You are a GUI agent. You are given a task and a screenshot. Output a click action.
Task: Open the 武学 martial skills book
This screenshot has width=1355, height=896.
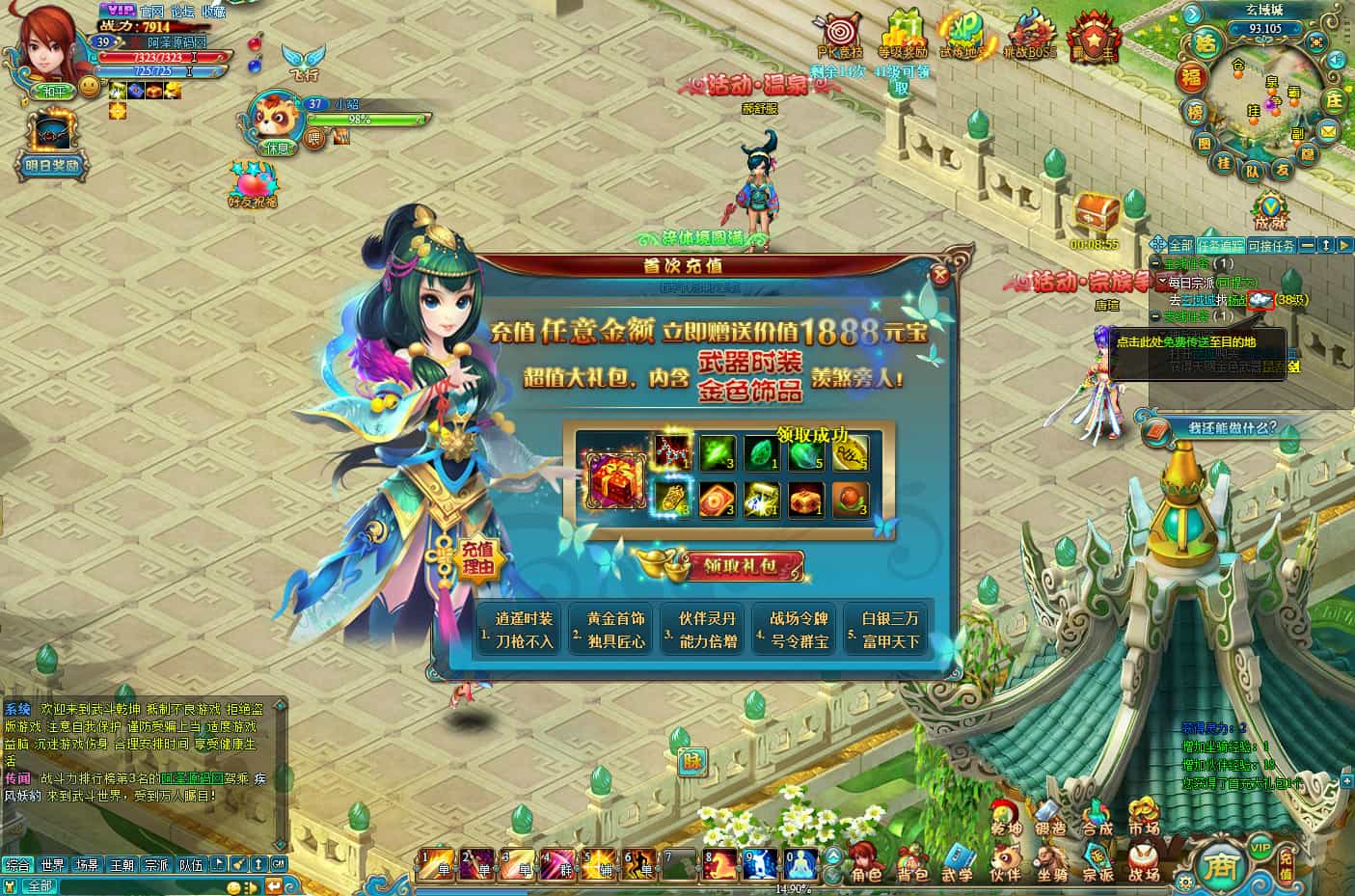coord(958,862)
